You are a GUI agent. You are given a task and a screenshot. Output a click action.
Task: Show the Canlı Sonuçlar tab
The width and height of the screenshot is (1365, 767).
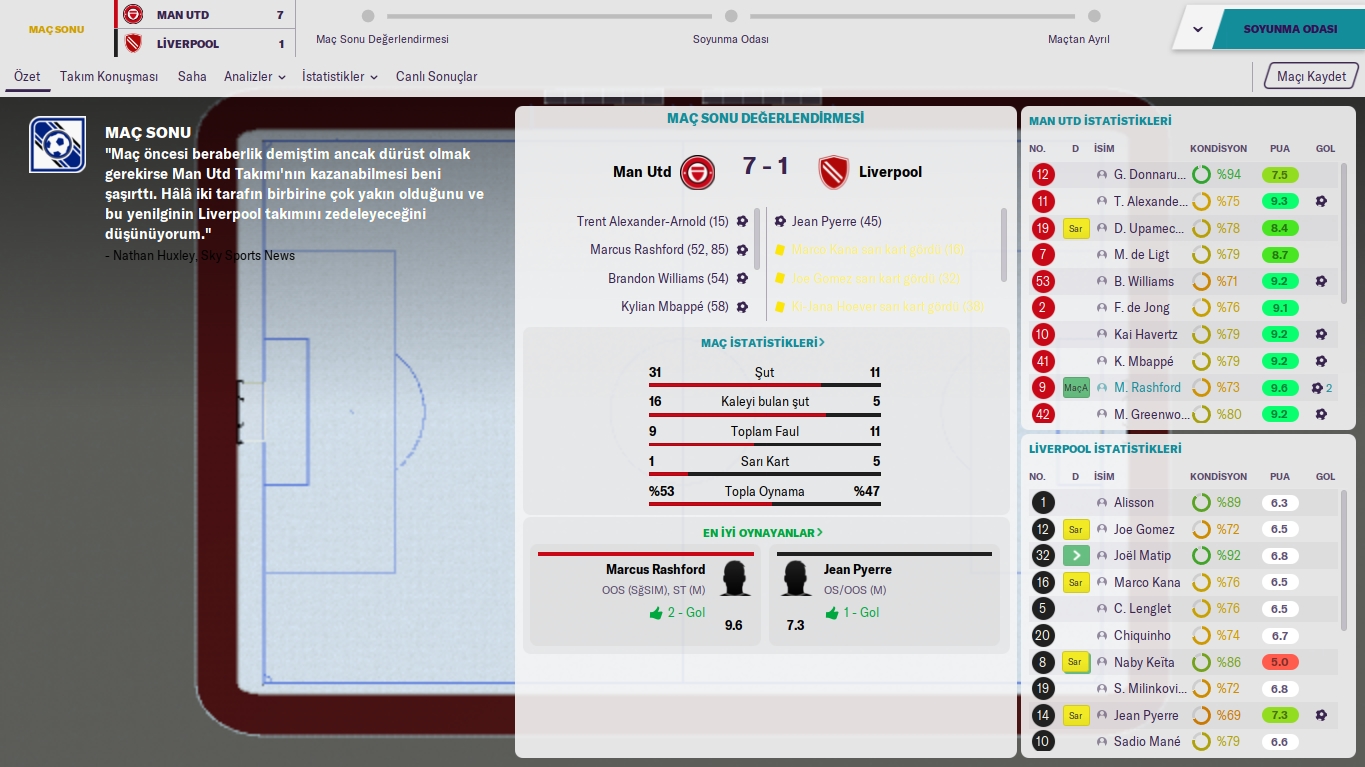point(436,77)
